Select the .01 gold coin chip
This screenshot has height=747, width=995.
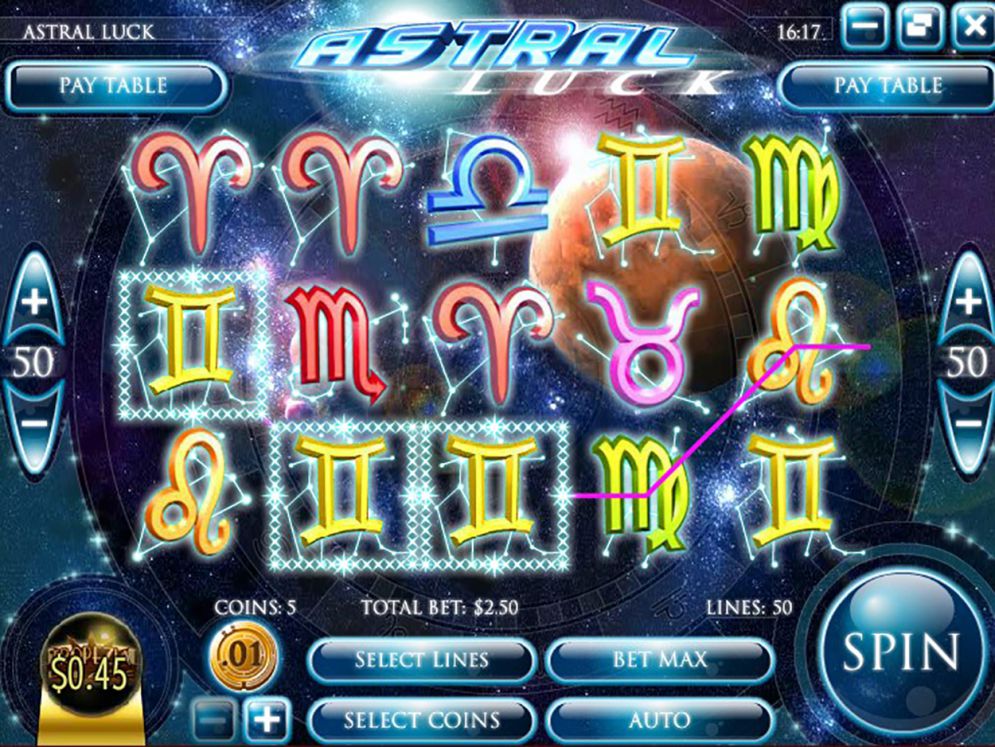pyautogui.click(x=243, y=657)
